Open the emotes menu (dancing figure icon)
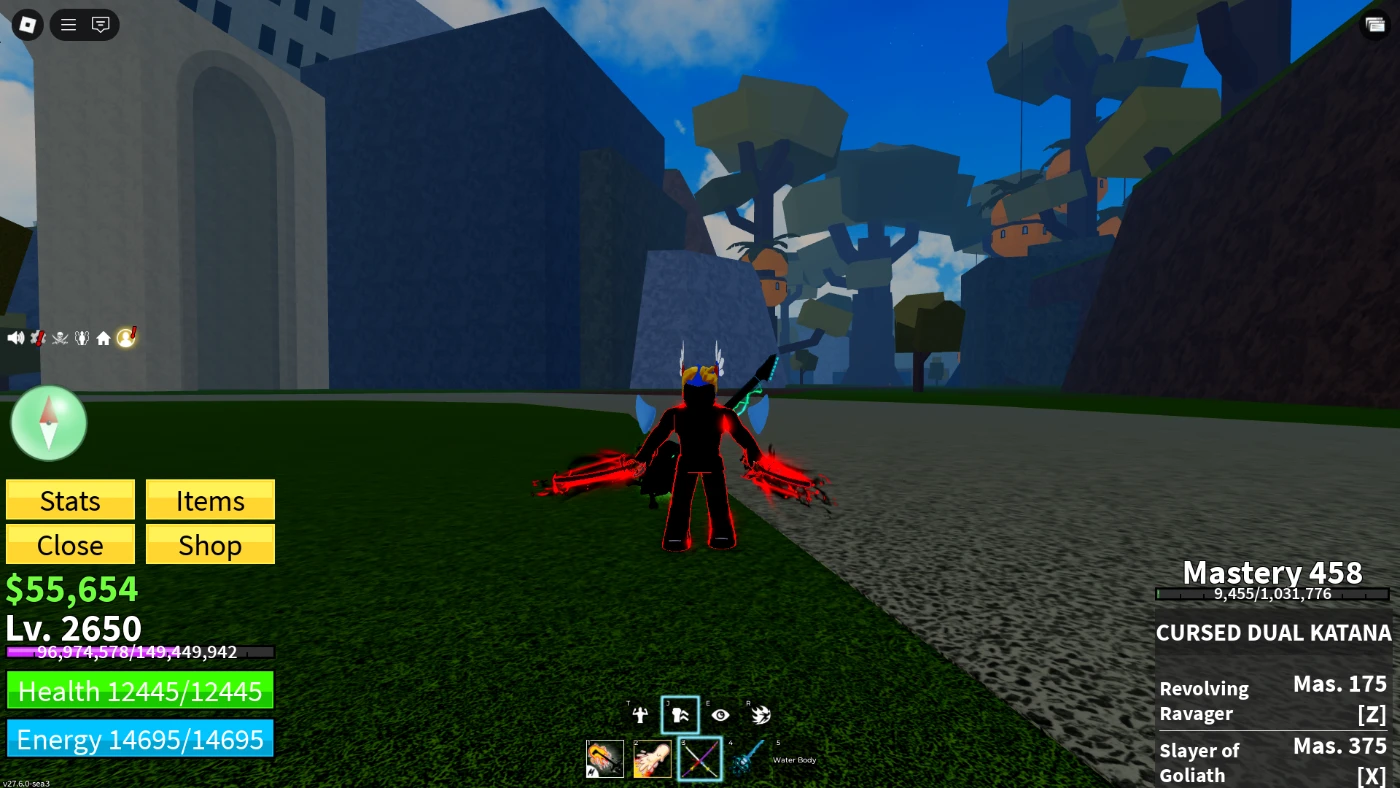The image size is (1400, 788). (x=80, y=337)
